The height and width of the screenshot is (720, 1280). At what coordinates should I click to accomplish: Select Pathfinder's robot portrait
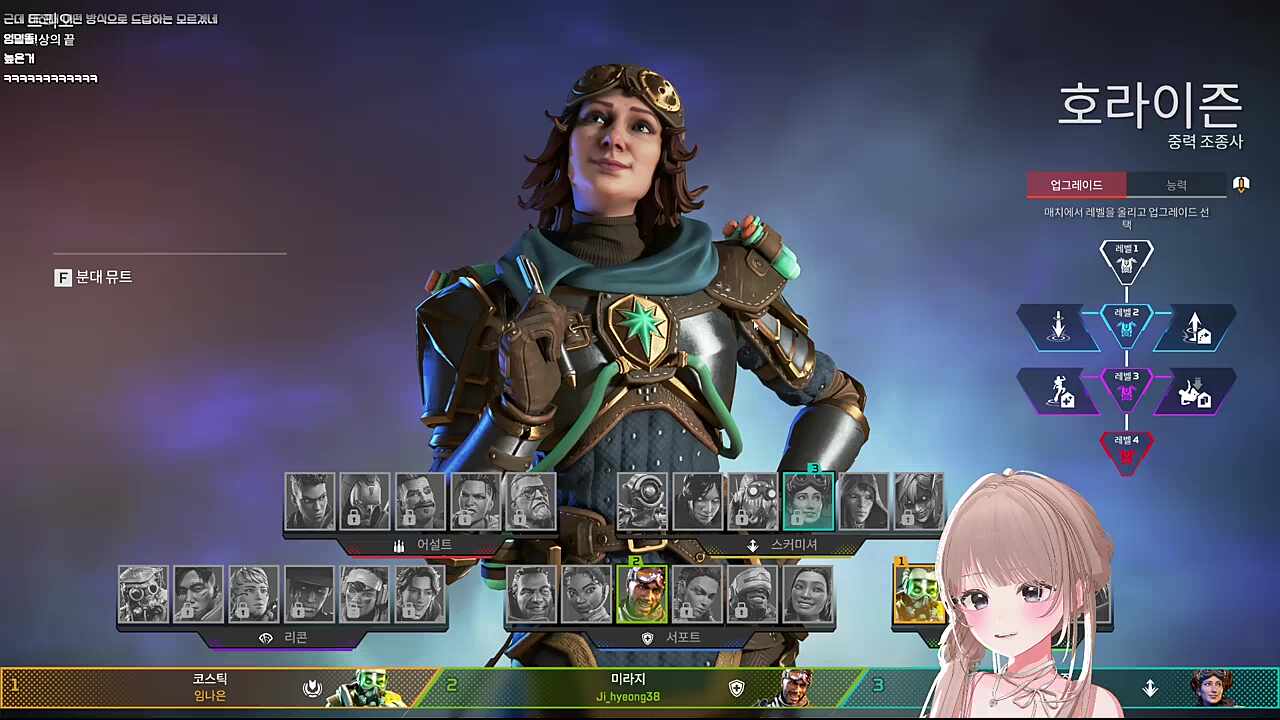coord(642,501)
